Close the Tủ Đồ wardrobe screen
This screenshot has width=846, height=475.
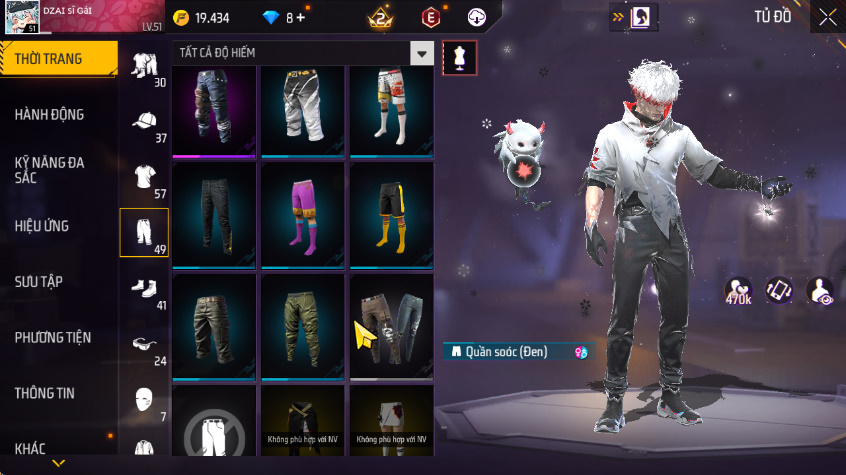(827, 17)
